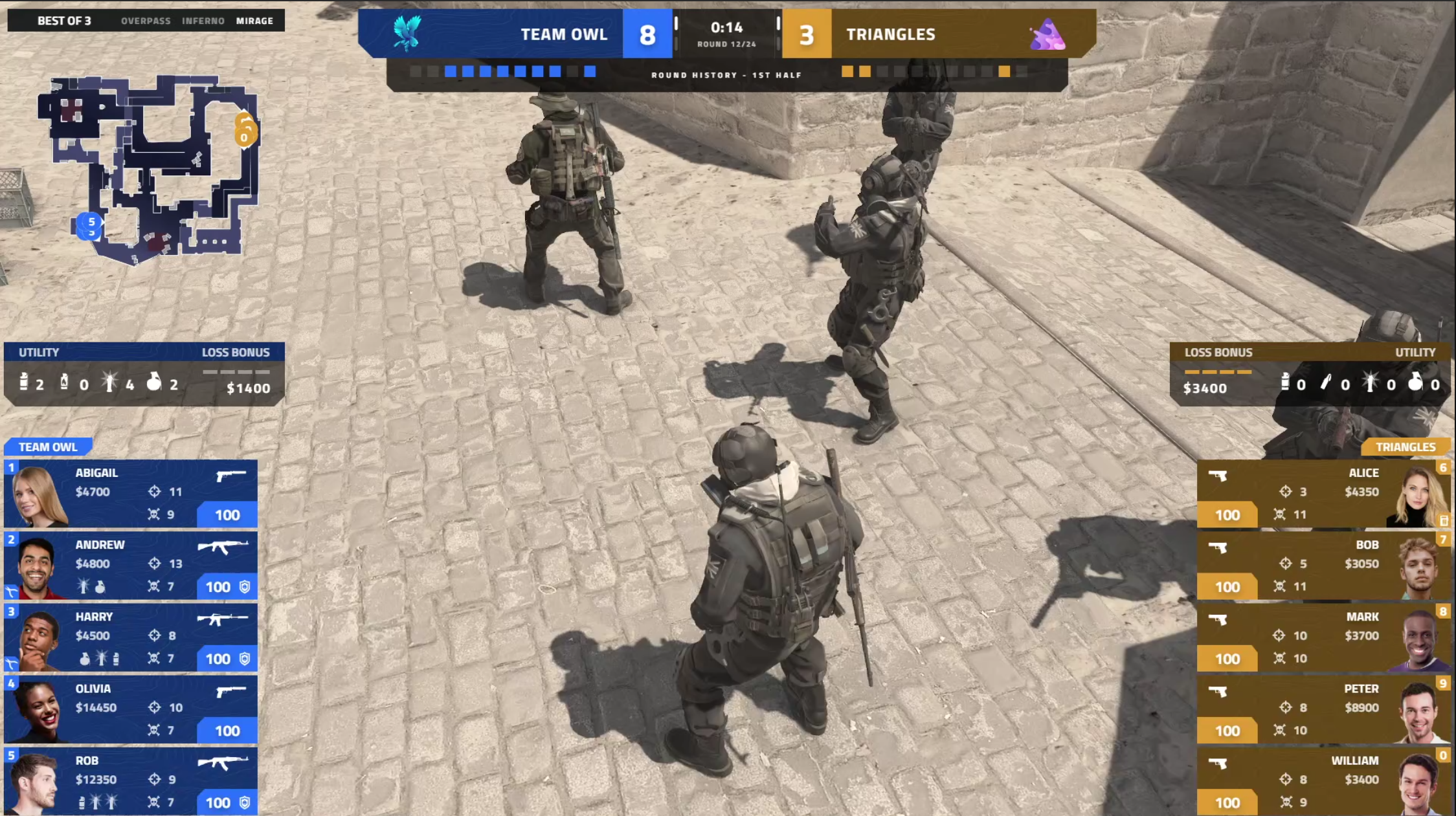Click the Team Owl roster header tab

48,447
